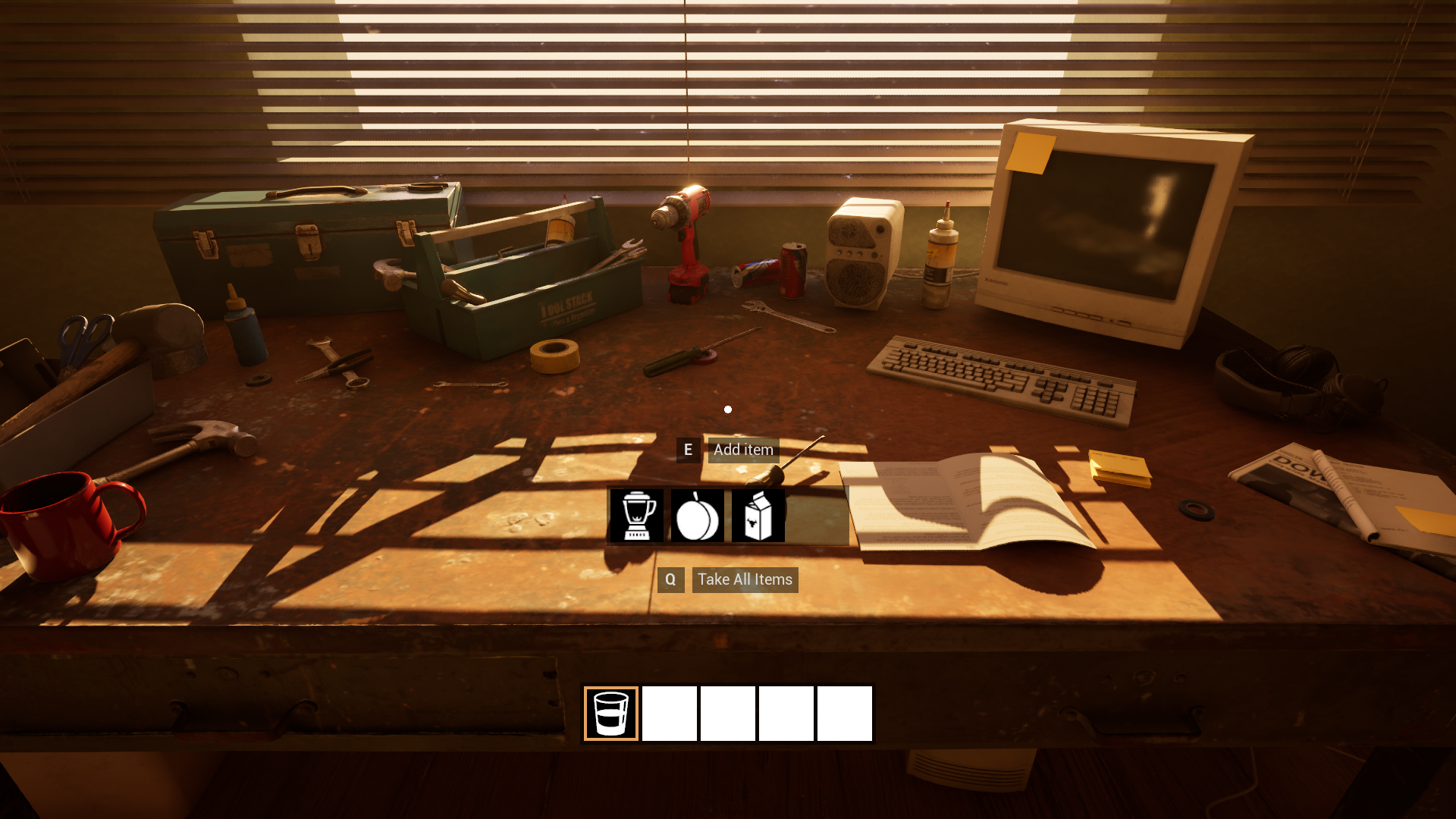
Task: Select the second empty hotbar slot
Action: pyautogui.click(x=670, y=714)
